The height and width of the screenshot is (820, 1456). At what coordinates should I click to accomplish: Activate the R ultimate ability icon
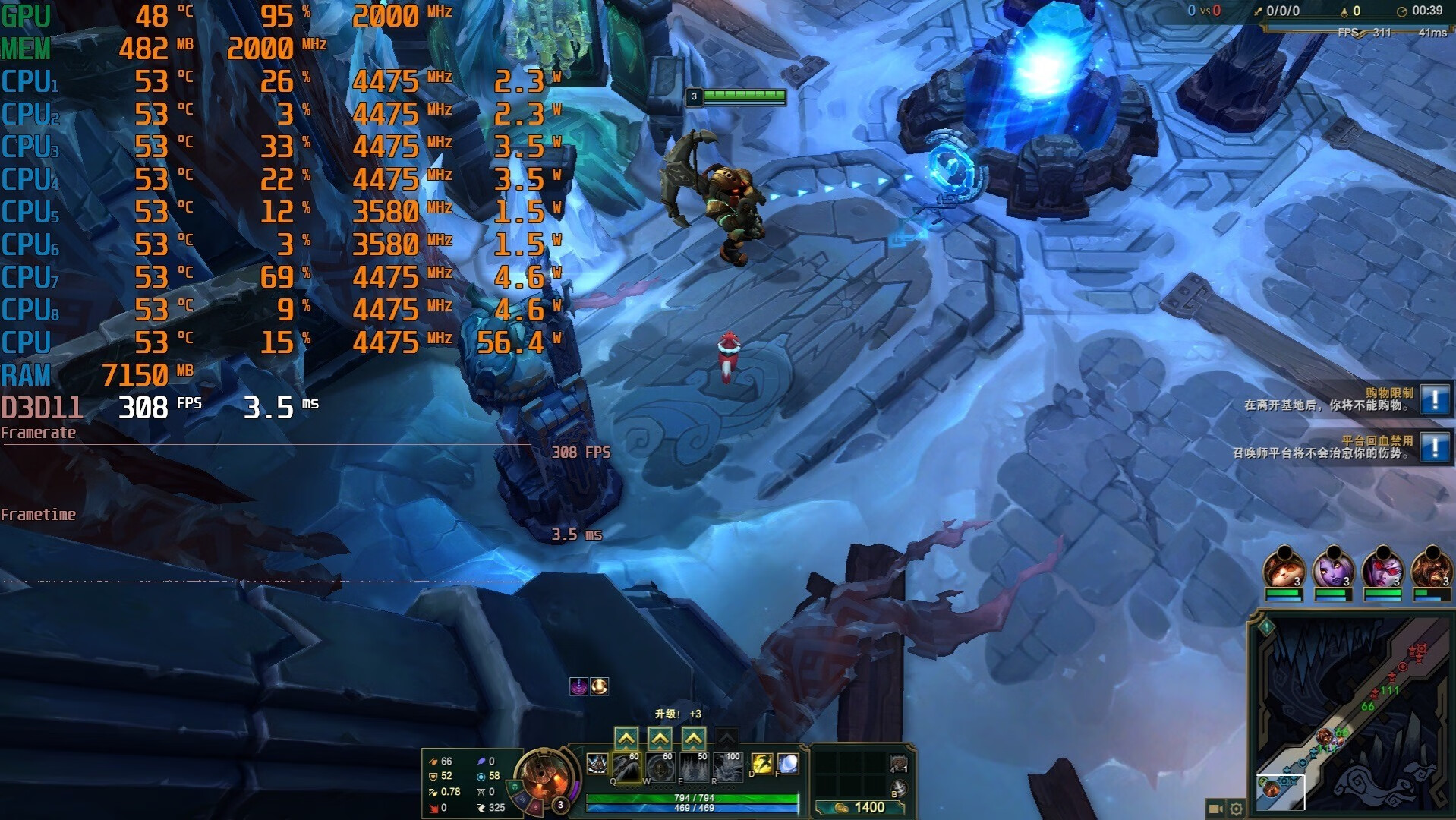[x=728, y=767]
